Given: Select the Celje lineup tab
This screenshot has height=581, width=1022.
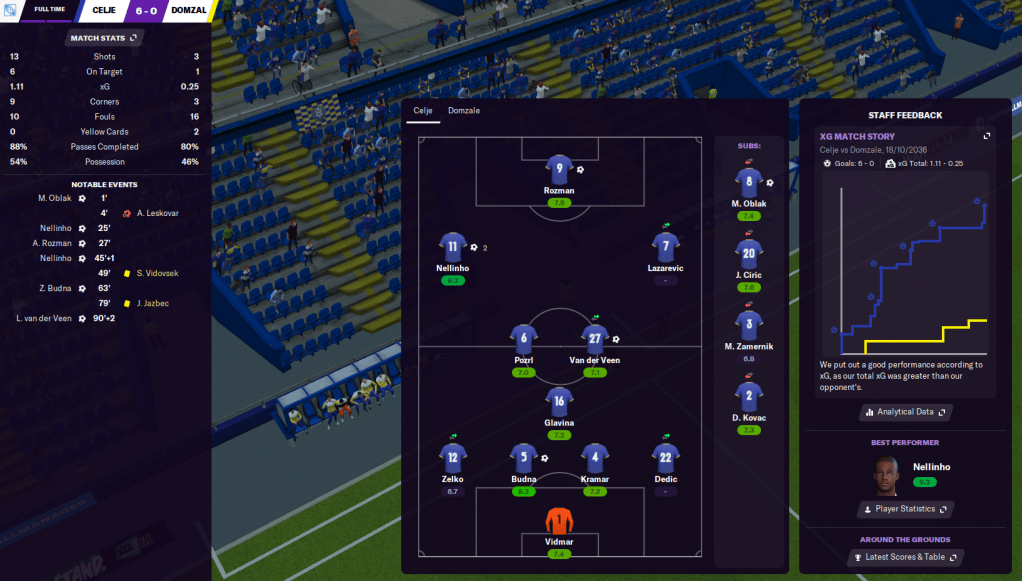Looking at the screenshot, I should tap(422, 110).
